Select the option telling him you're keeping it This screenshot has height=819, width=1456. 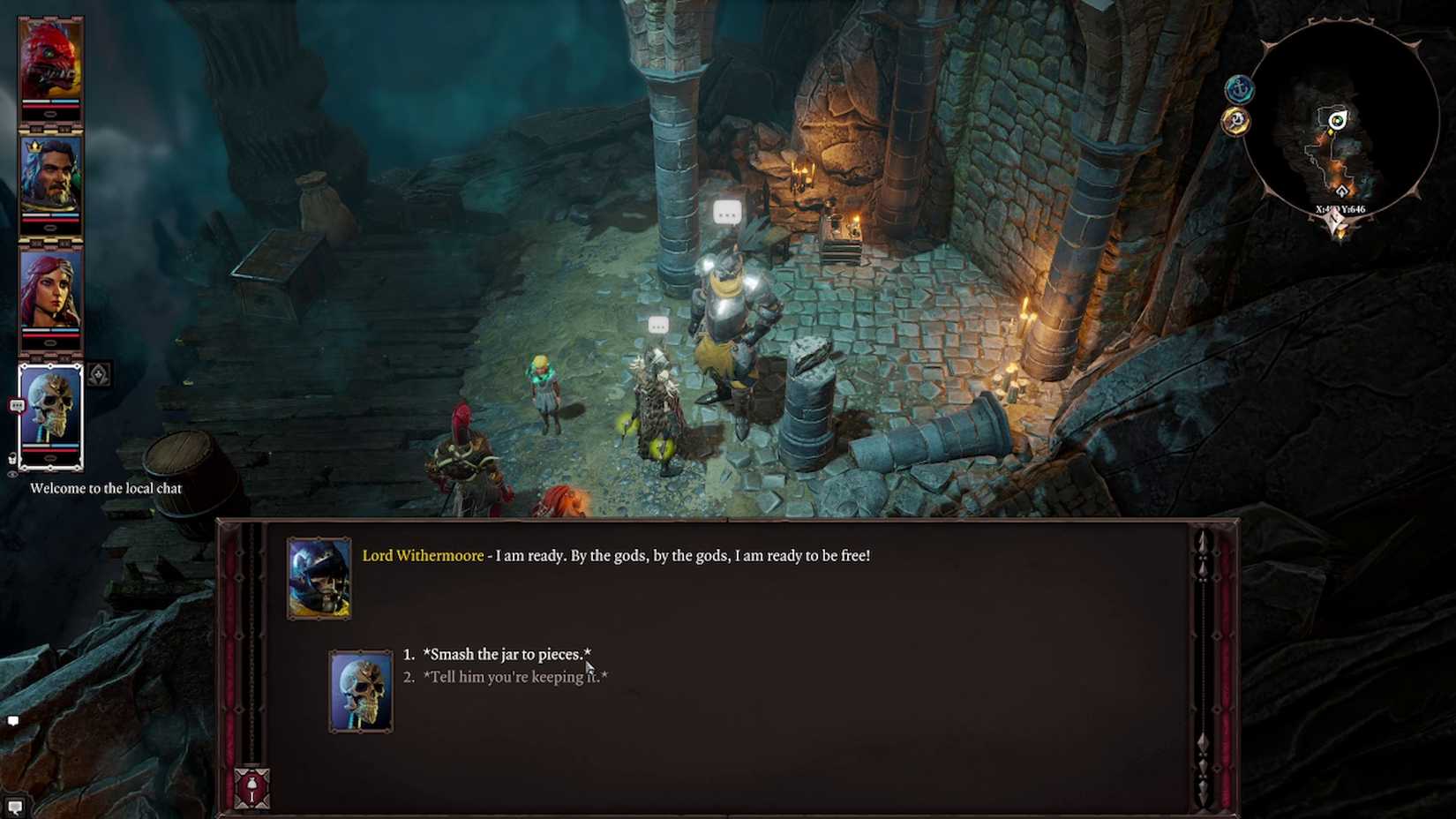tap(515, 677)
